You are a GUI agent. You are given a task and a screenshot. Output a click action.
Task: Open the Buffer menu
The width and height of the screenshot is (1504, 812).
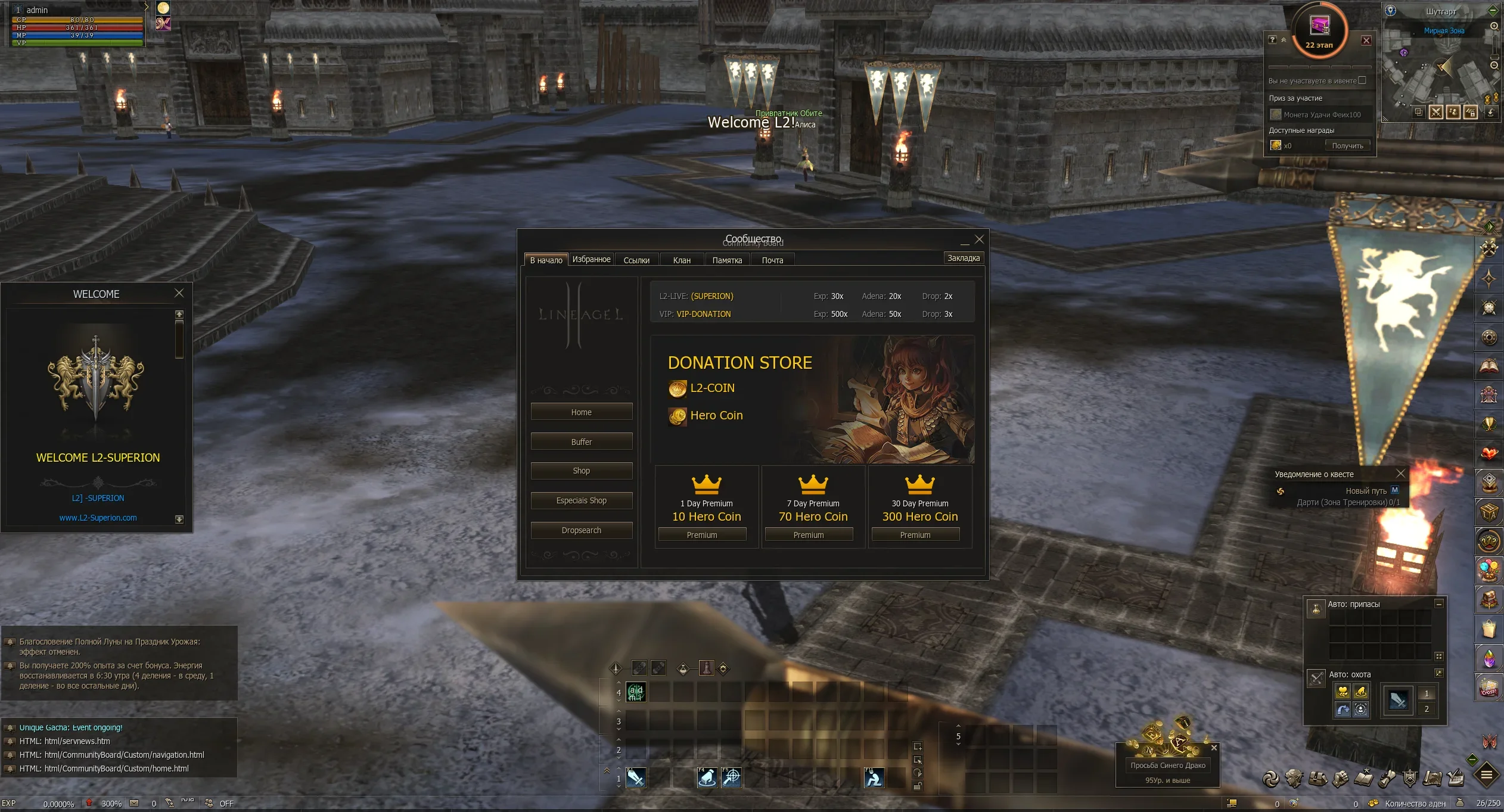point(581,442)
